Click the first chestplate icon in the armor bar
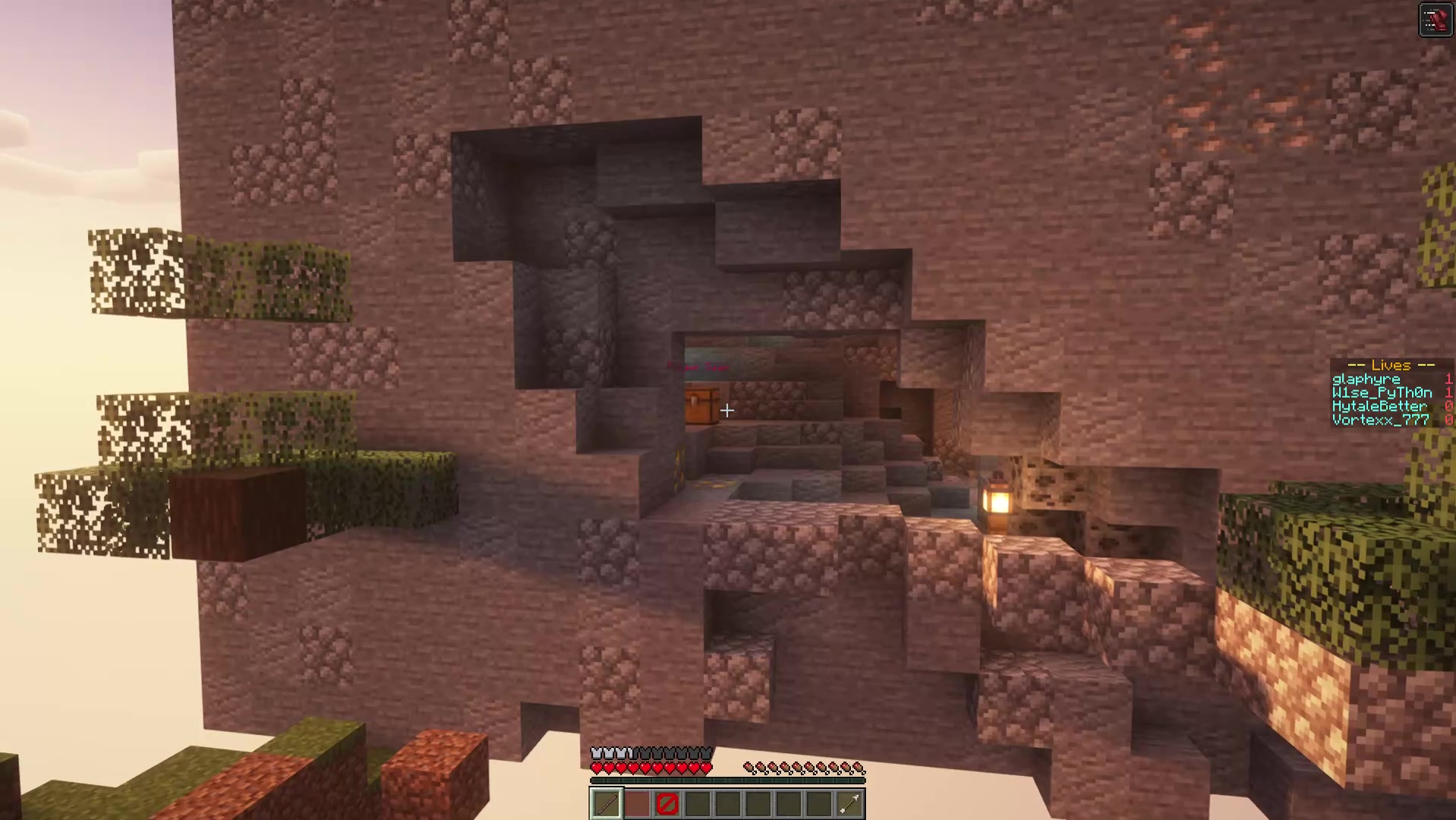This screenshot has height=820, width=1456. coord(598,752)
